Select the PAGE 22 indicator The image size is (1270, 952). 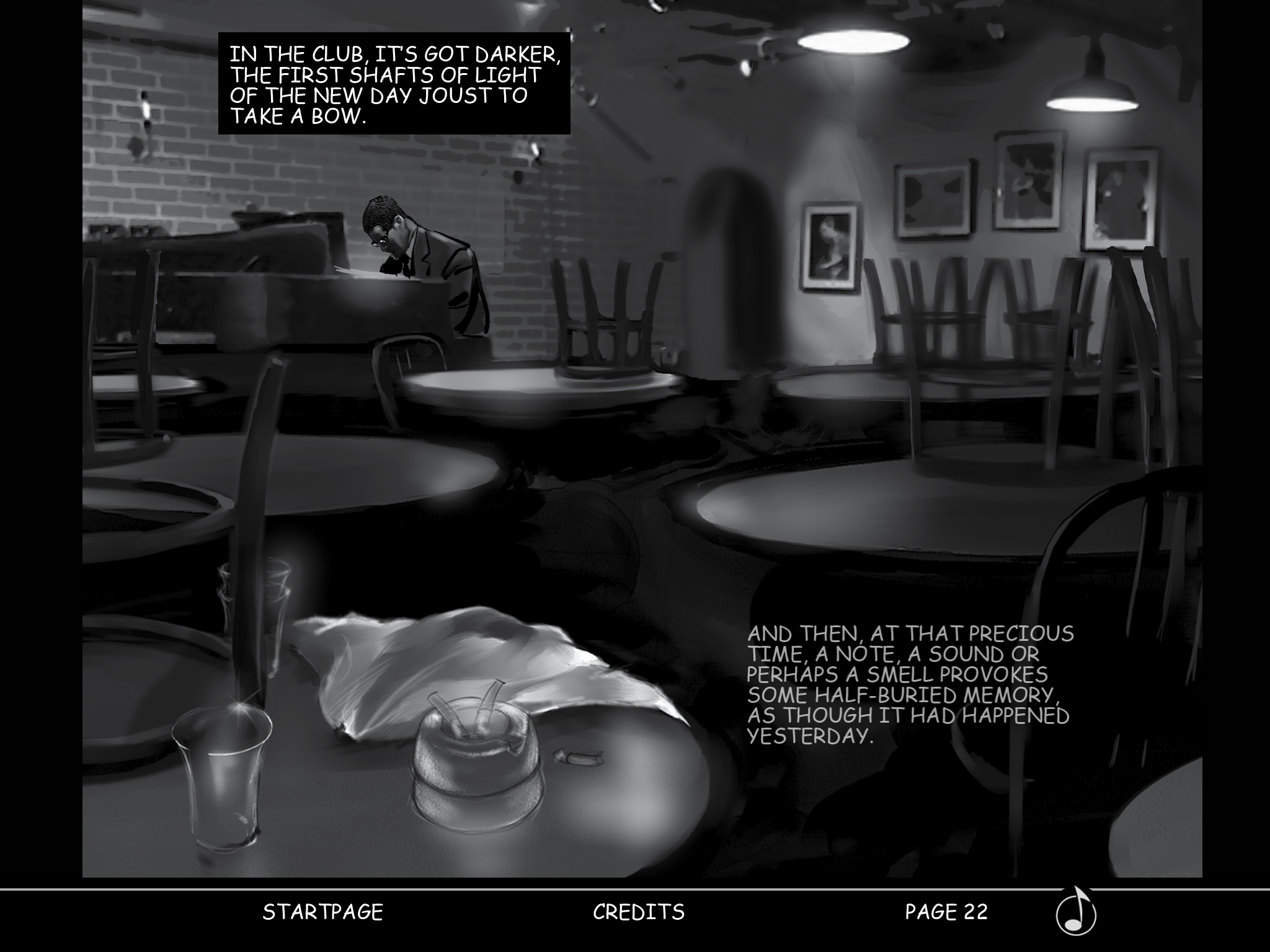(946, 912)
